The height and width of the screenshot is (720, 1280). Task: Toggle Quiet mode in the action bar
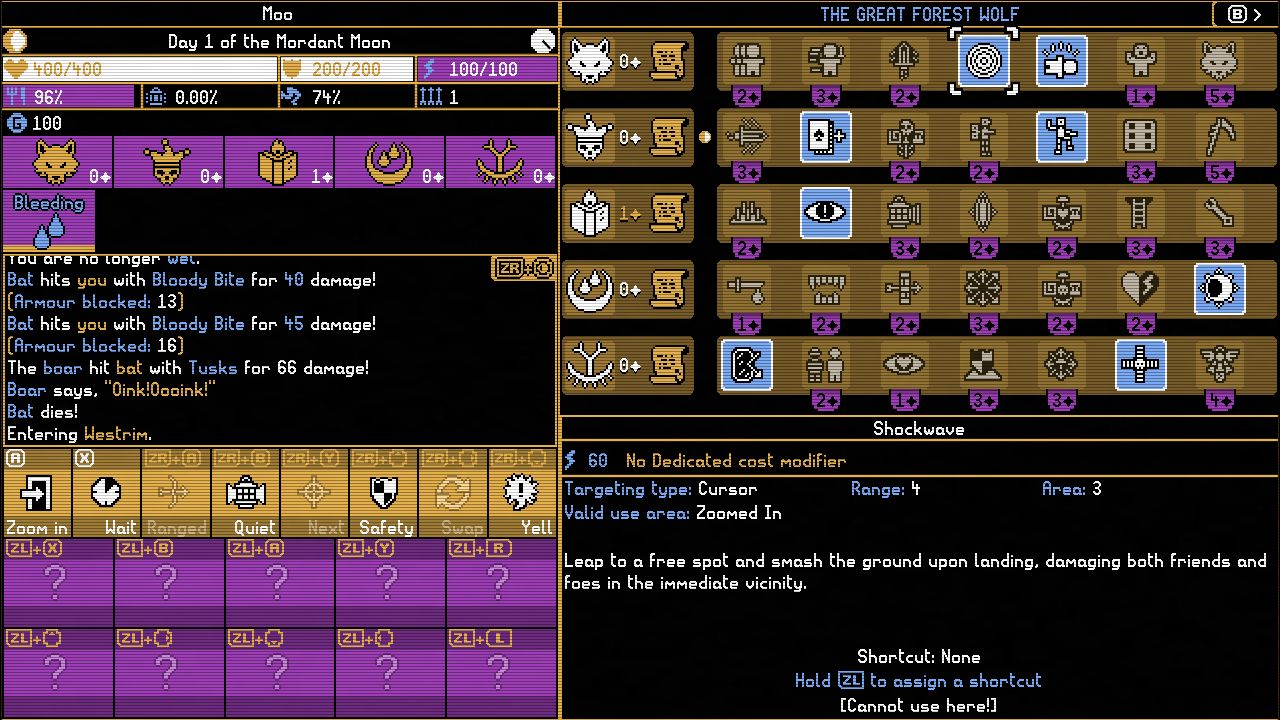pos(245,490)
